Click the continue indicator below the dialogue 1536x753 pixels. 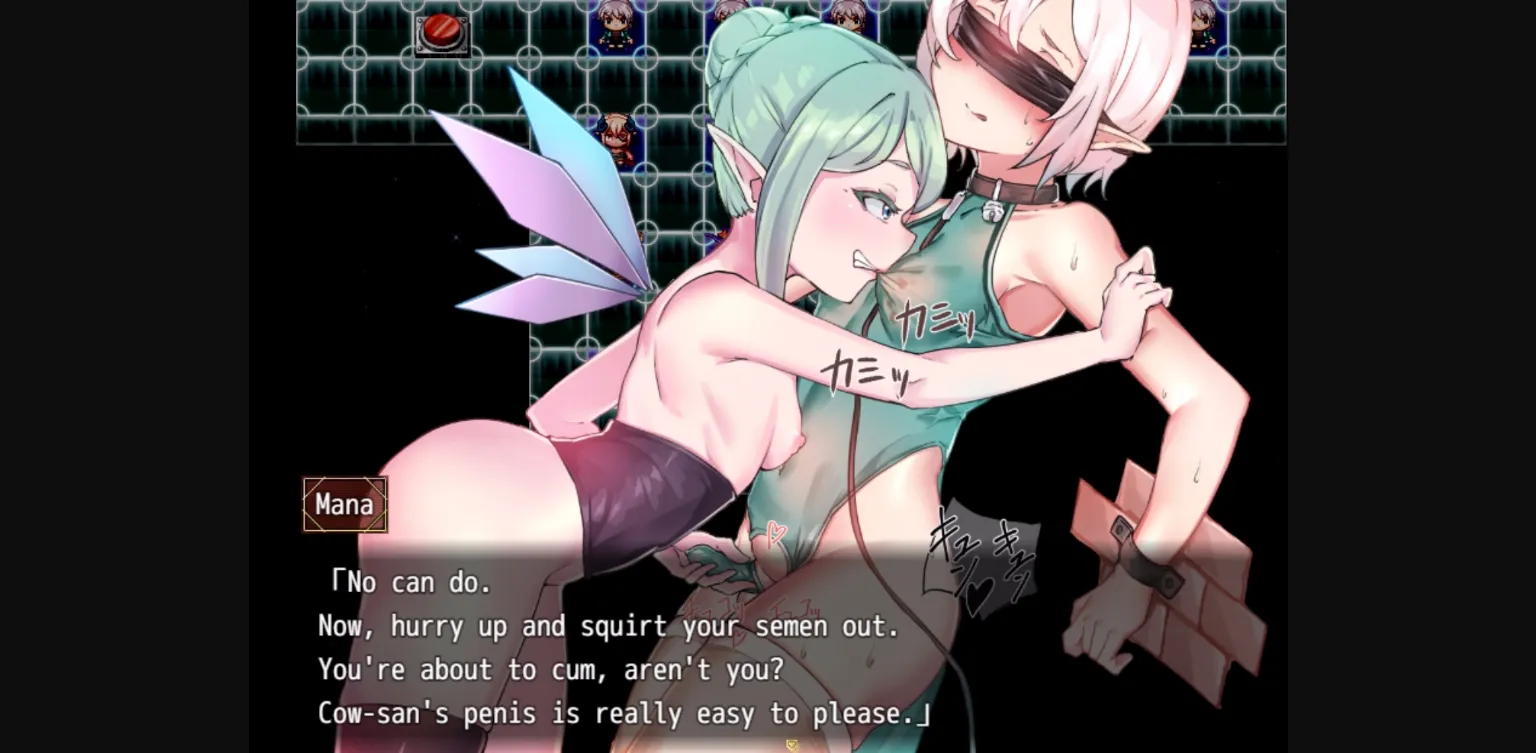click(790, 745)
